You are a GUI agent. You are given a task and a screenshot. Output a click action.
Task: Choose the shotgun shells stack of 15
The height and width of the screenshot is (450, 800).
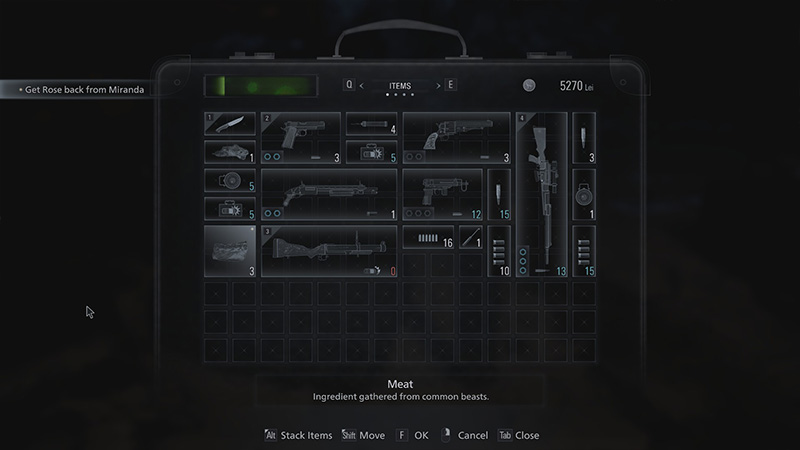(x=584, y=251)
